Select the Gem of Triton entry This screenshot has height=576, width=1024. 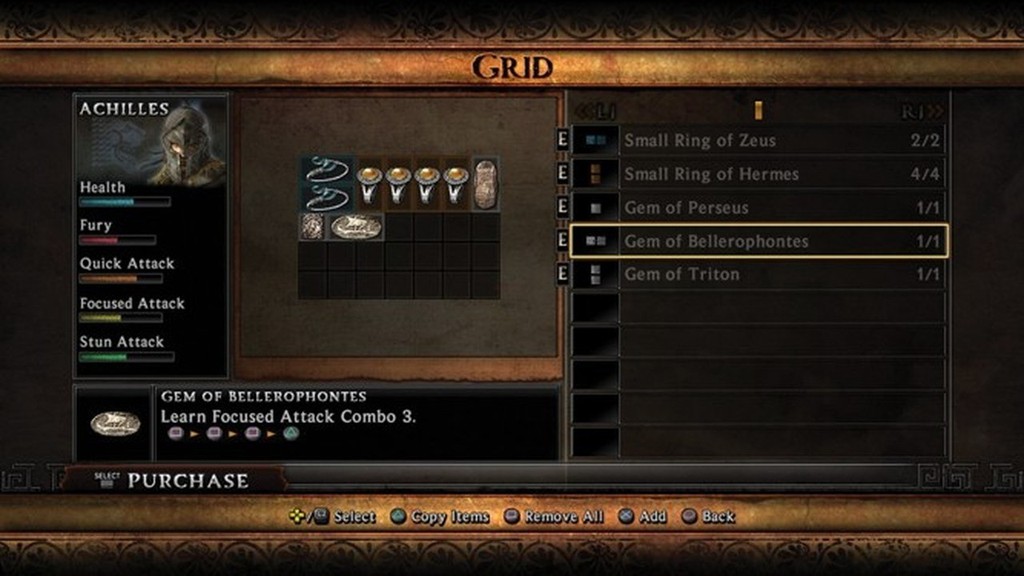[757, 274]
